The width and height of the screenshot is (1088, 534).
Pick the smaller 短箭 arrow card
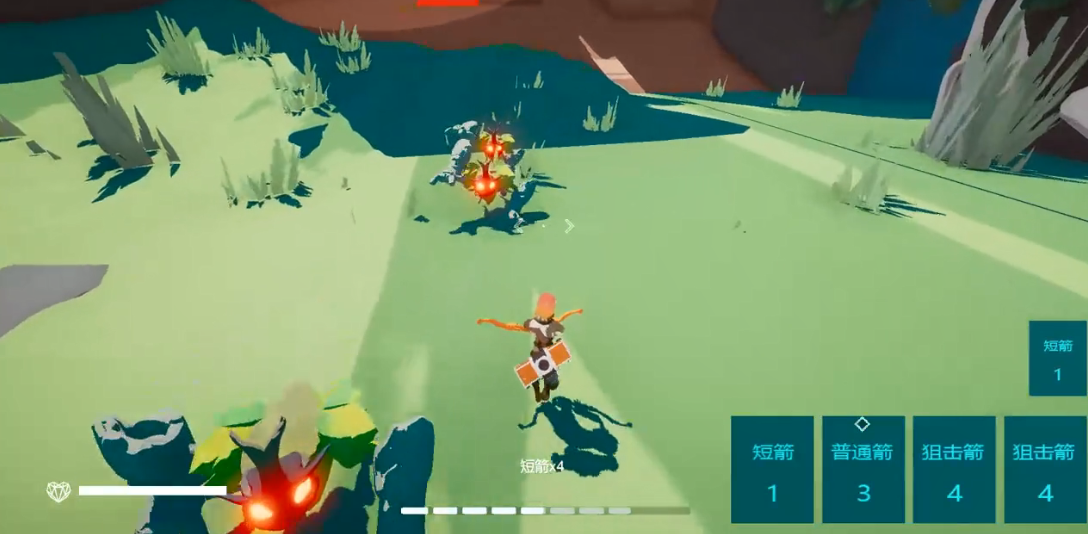tap(1057, 358)
